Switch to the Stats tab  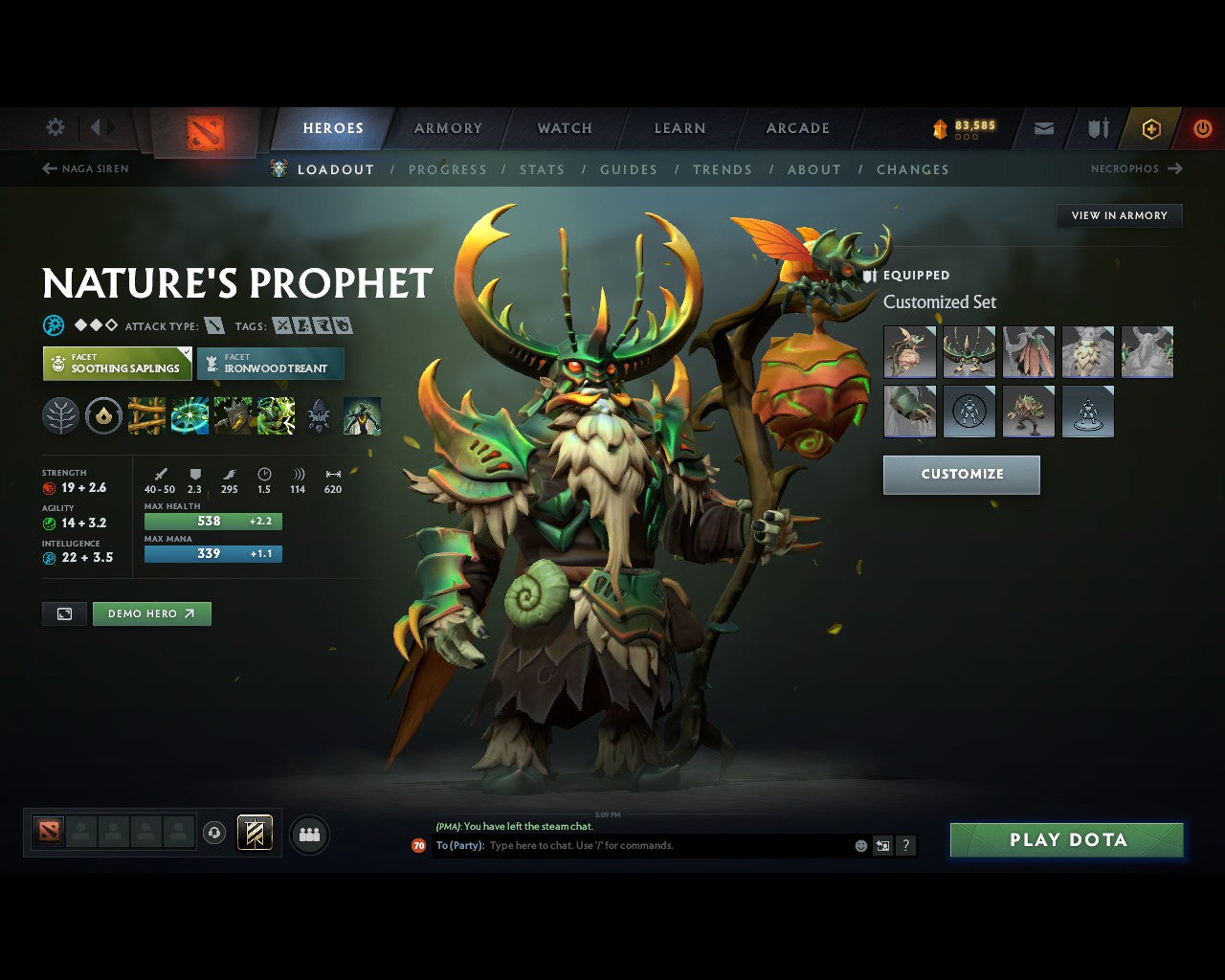tap(542, 169)
